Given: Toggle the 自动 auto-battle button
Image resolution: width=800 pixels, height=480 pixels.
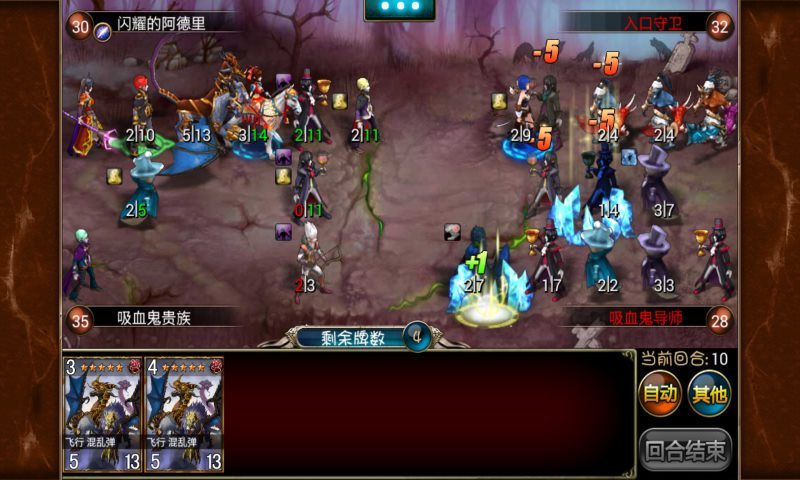Looking at the screenshot, I should (660, 394).
